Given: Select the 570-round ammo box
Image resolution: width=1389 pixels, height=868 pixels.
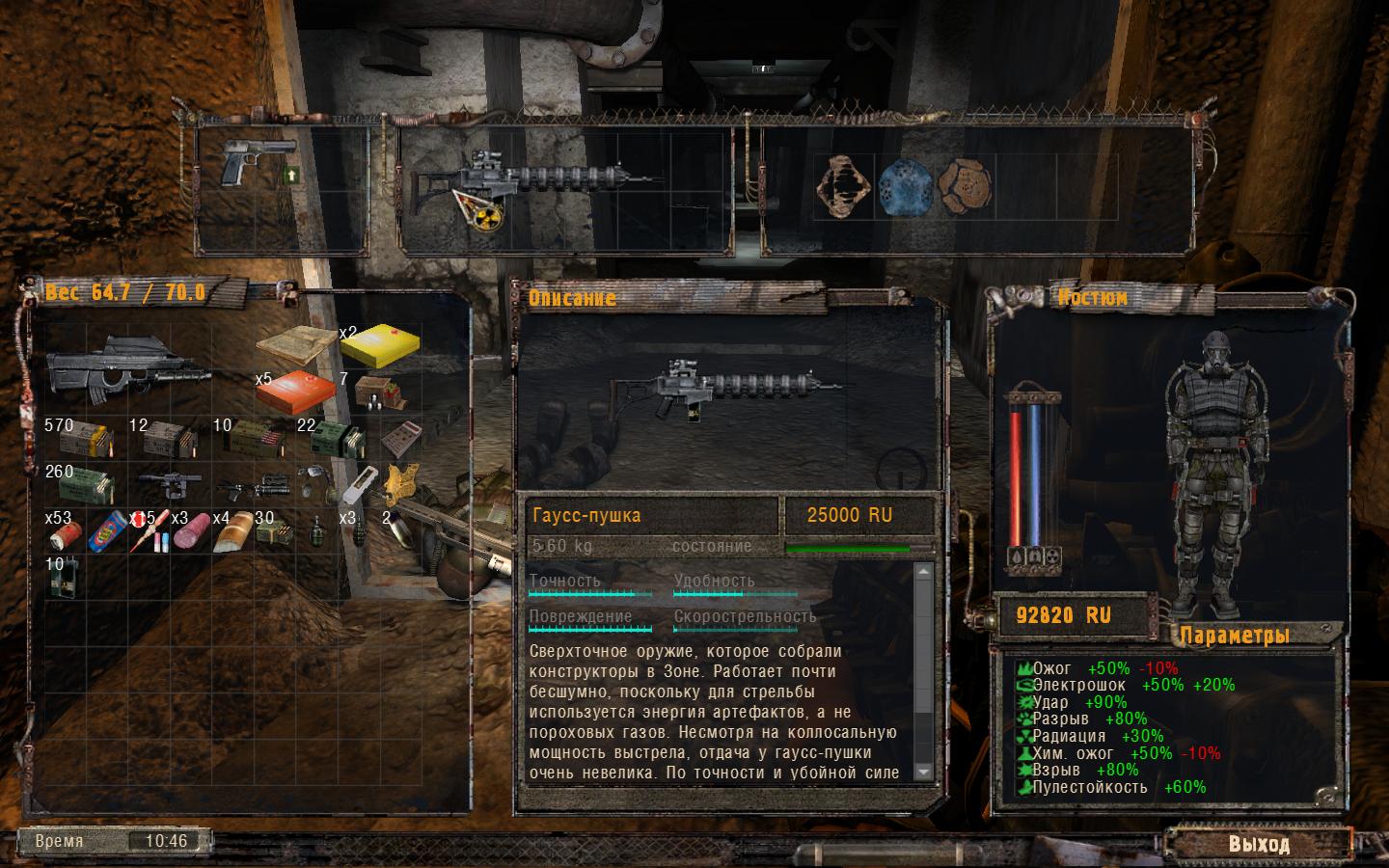Looking at the screenshot, I should click(x=85, y=439).
